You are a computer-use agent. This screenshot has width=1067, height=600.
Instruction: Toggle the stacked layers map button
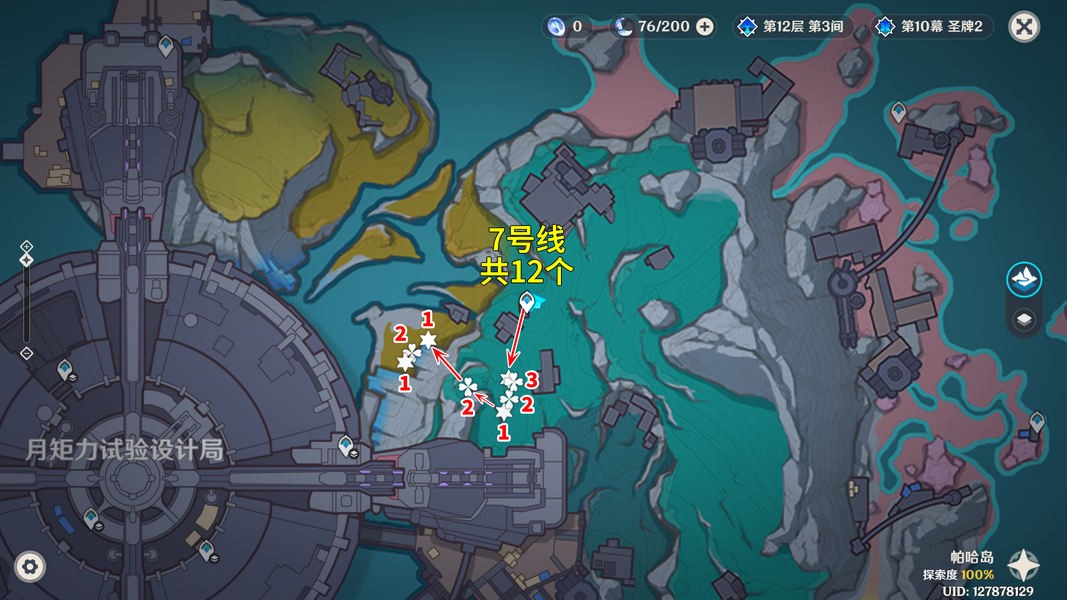1023,320
